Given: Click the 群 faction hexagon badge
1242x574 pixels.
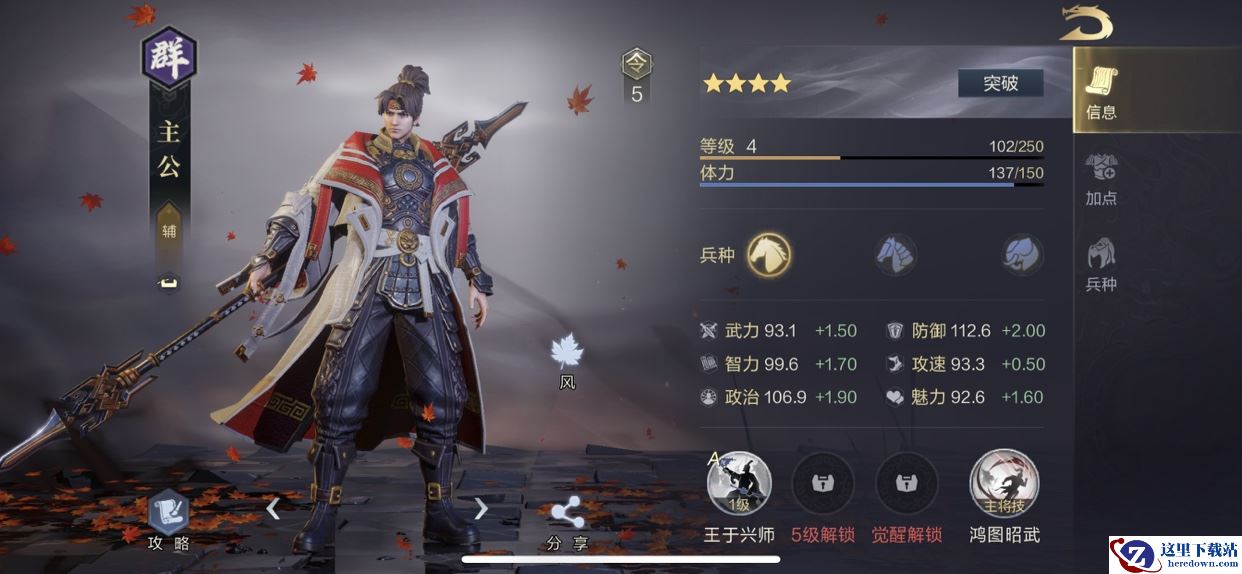Looking at the screenshot, I should tap(168, 58).
